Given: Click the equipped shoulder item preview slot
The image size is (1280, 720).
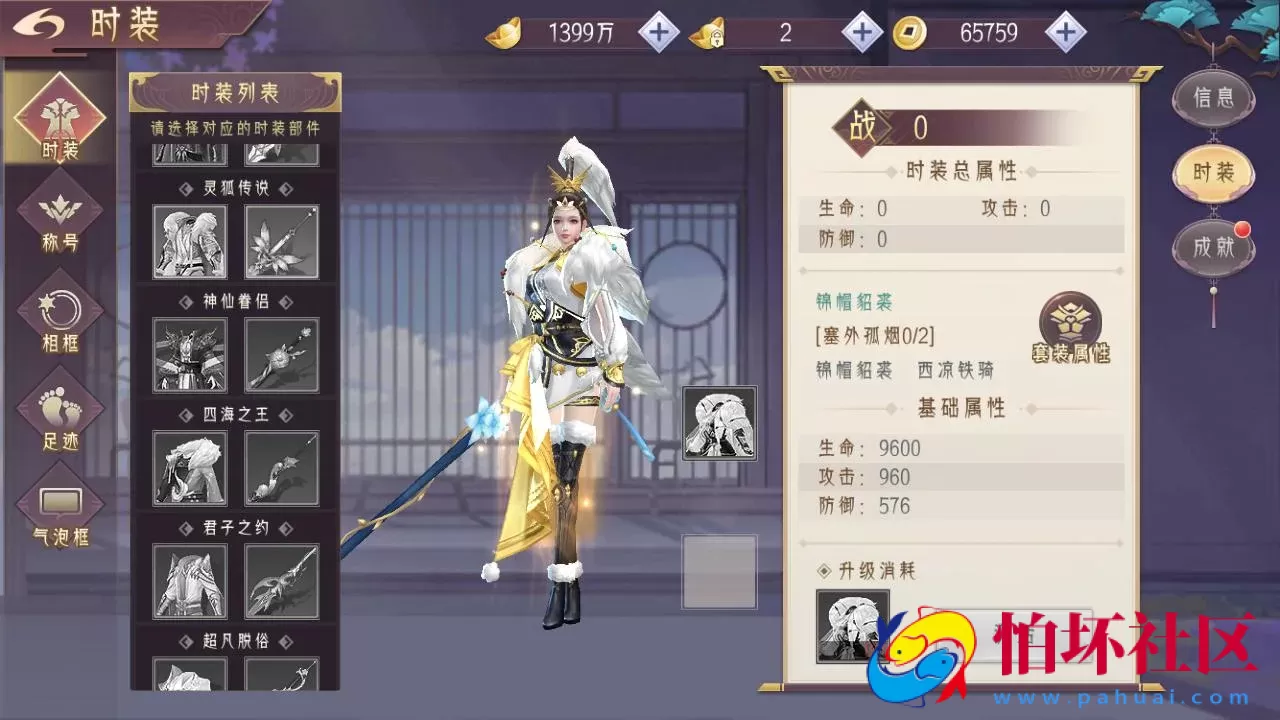Looking at the screenshot, I should pos(720,423).
